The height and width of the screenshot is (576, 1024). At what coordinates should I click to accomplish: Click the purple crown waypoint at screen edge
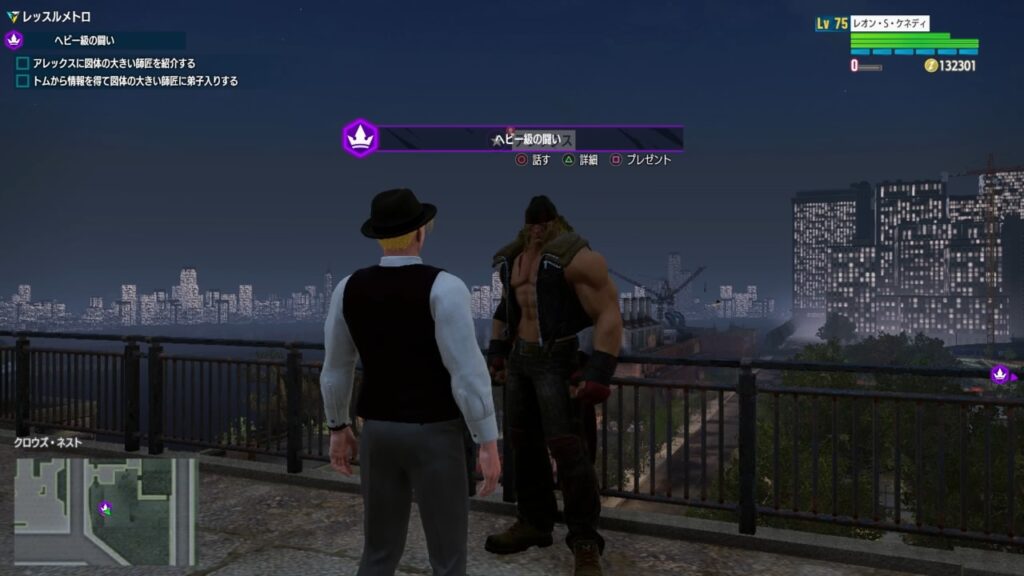click(999, 375)
